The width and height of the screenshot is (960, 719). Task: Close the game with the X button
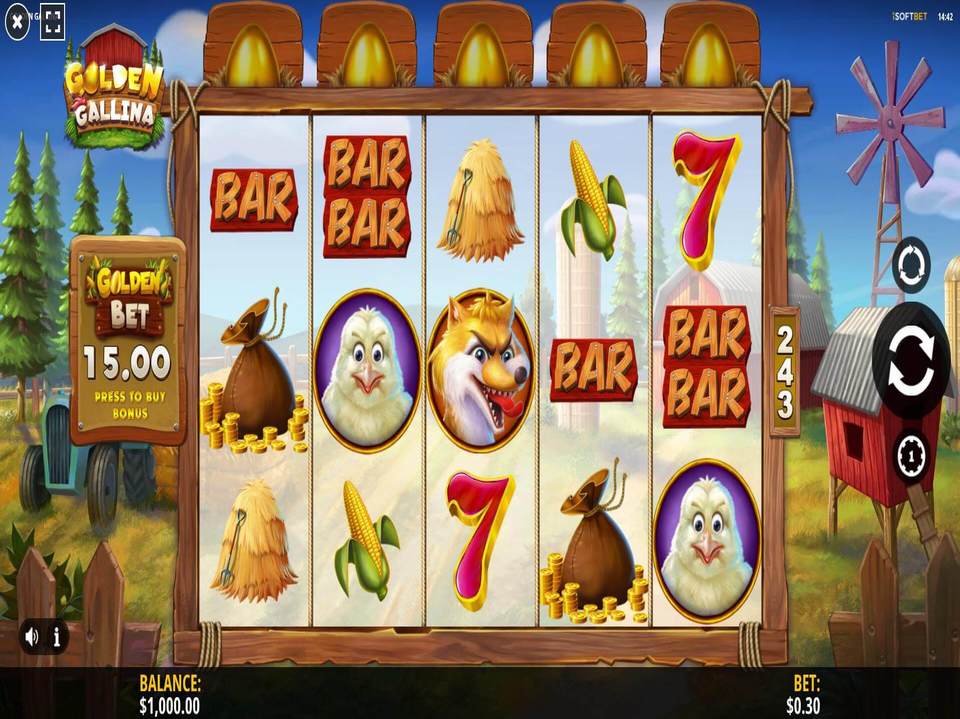click(x=17, y=20)
